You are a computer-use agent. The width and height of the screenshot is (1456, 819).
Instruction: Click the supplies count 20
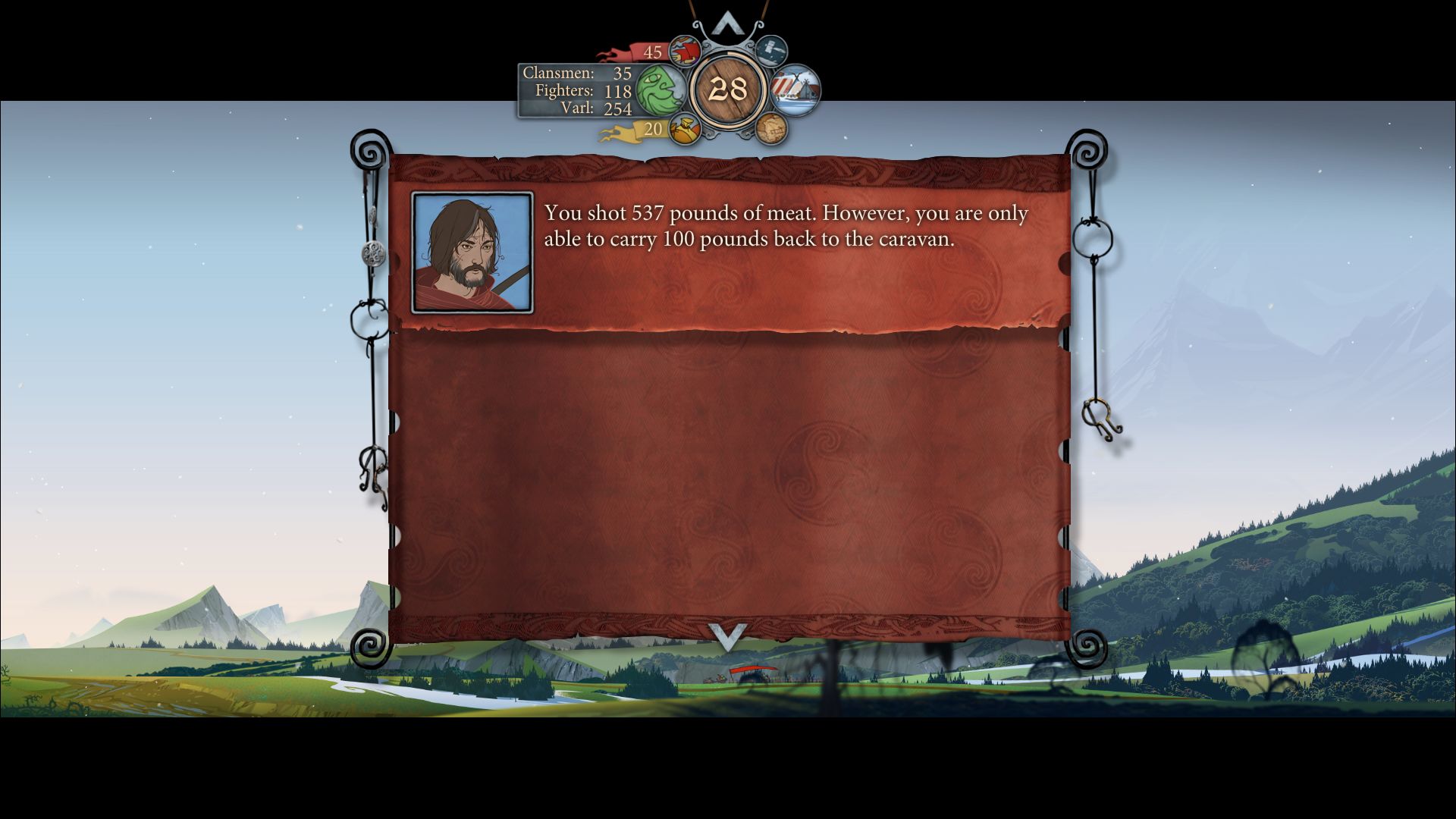click(x=654, y=130)
